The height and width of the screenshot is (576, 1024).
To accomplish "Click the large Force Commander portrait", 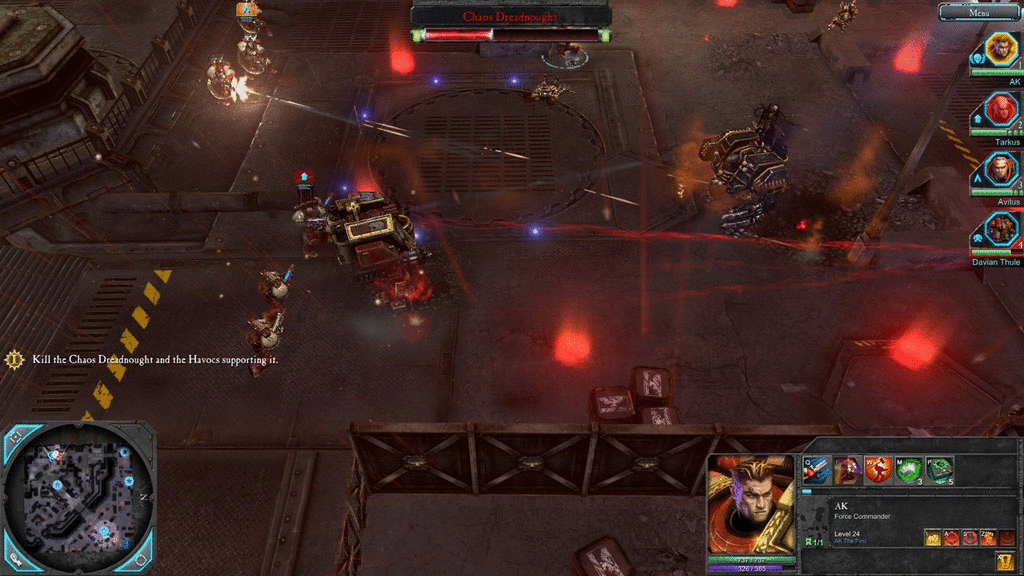I will click(751, 504).
